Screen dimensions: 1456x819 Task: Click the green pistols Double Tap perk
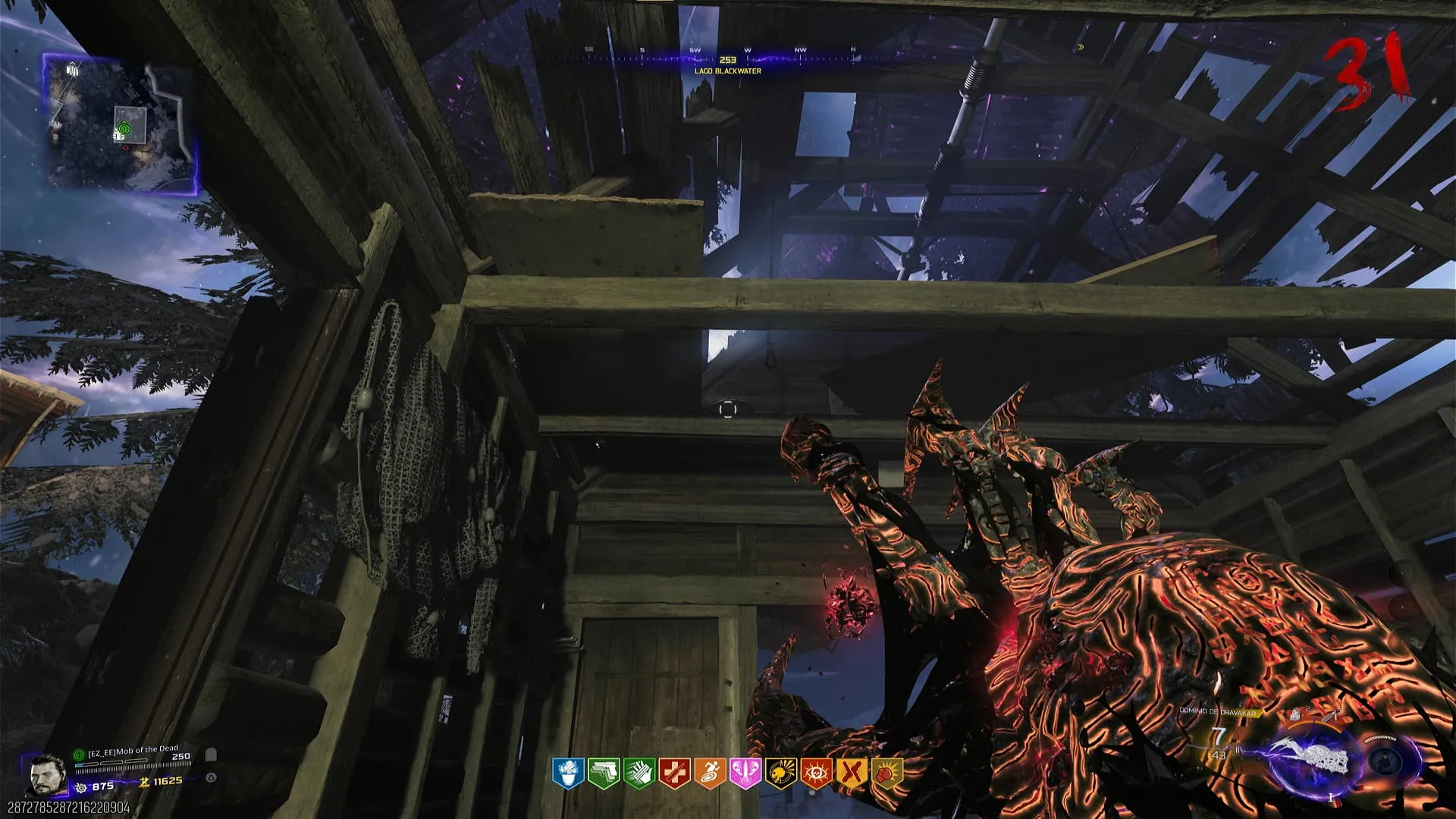(x=603, y=773)
